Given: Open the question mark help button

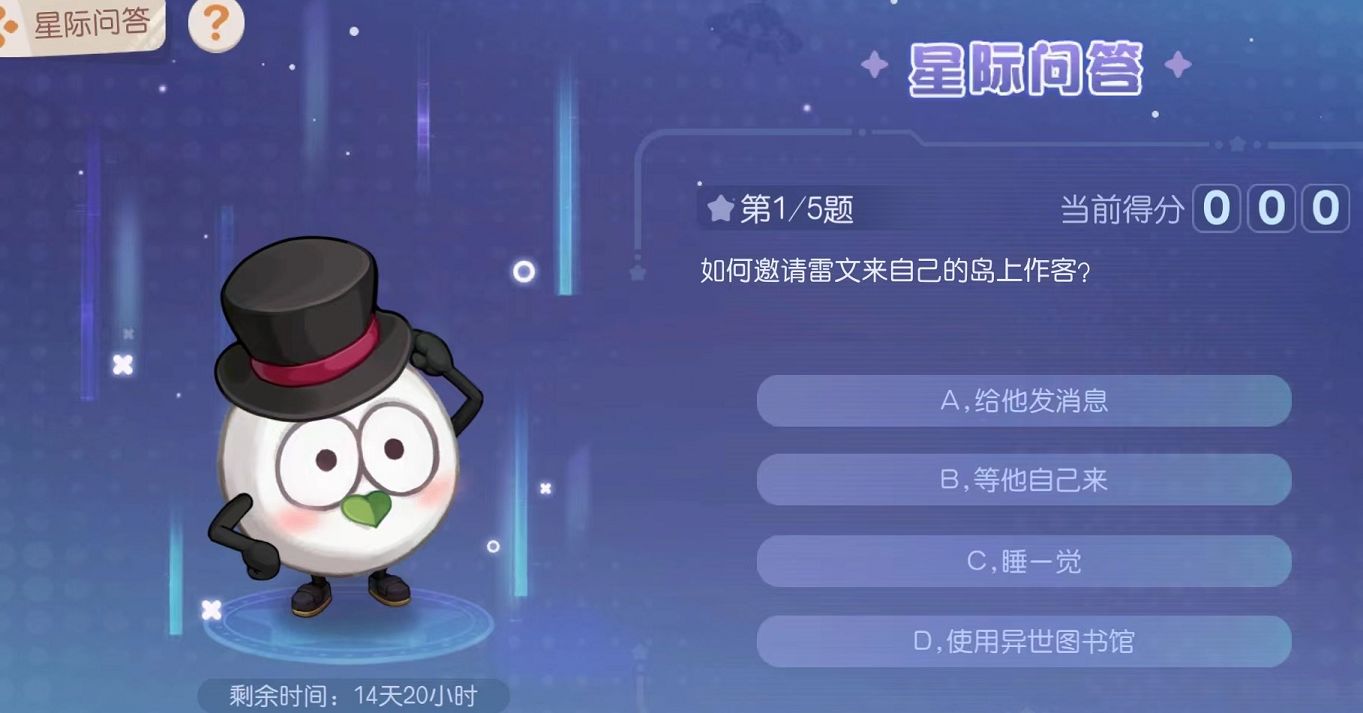Looking at the screenshot, I should [x=216, y=25].
